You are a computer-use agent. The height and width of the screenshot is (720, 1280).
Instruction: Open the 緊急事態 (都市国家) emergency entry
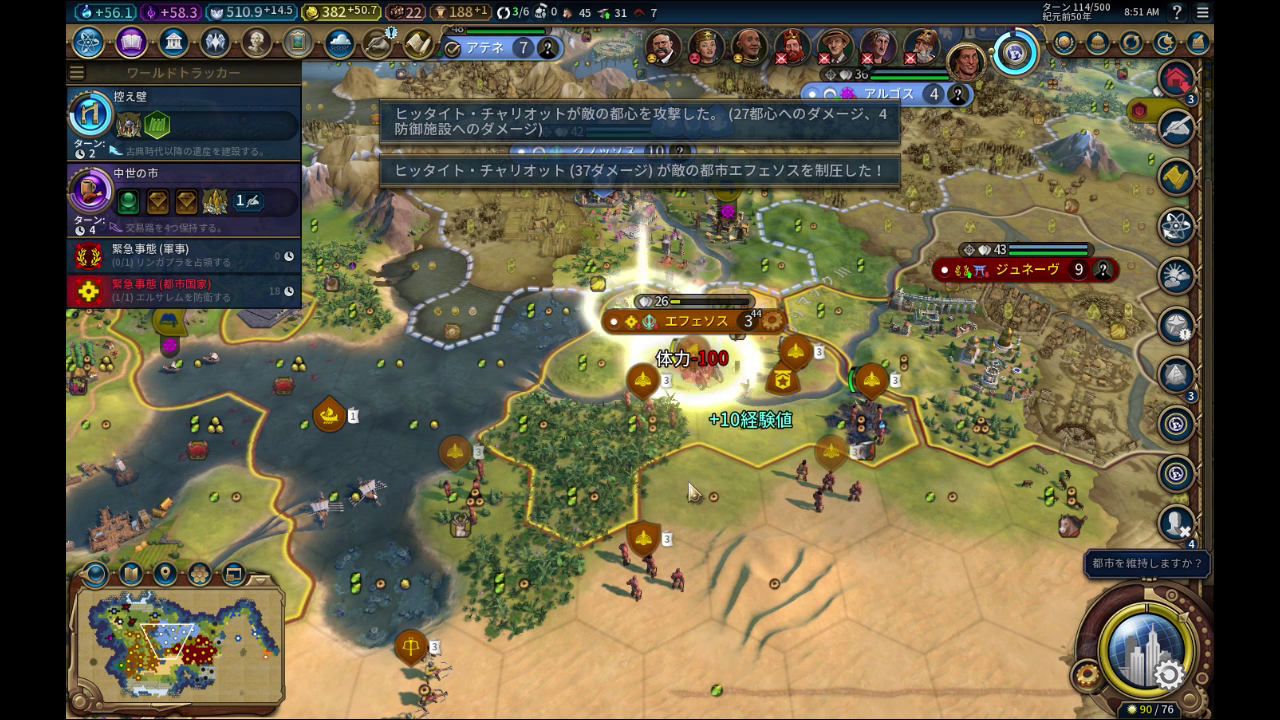coord(184,290)
